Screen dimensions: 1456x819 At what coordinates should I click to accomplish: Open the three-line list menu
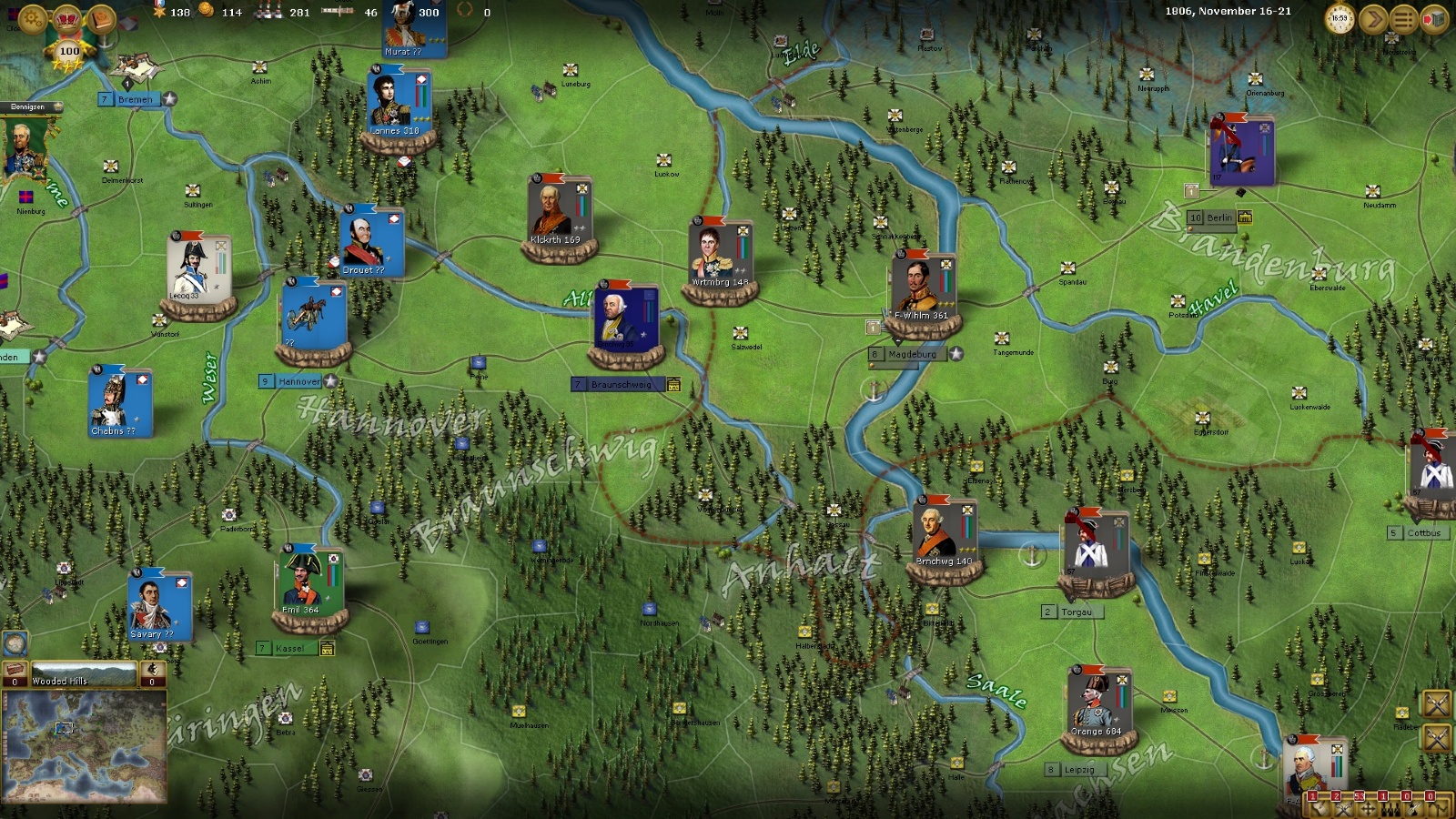pos(1403,18)
